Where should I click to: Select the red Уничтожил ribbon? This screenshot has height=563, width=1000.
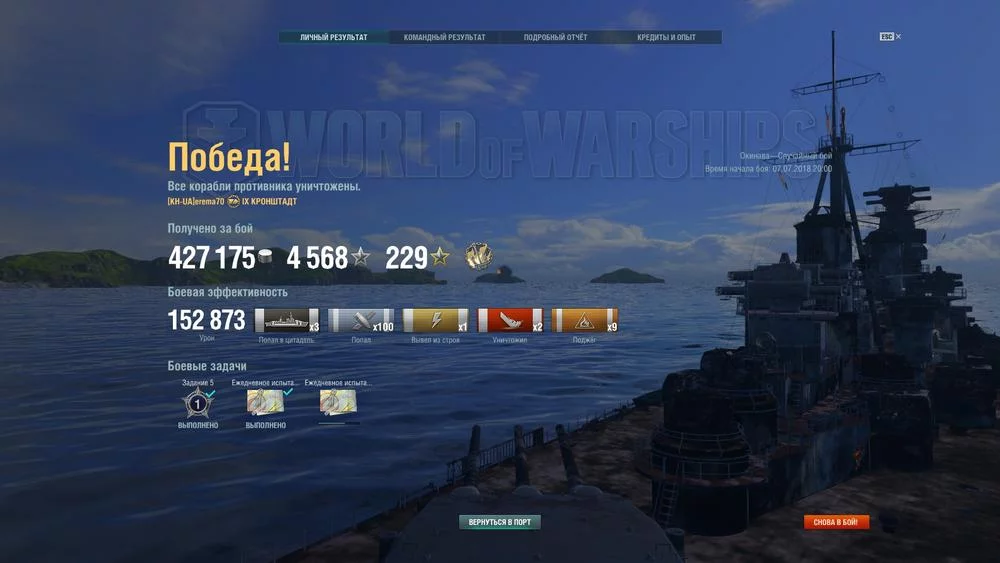(510, 321)
